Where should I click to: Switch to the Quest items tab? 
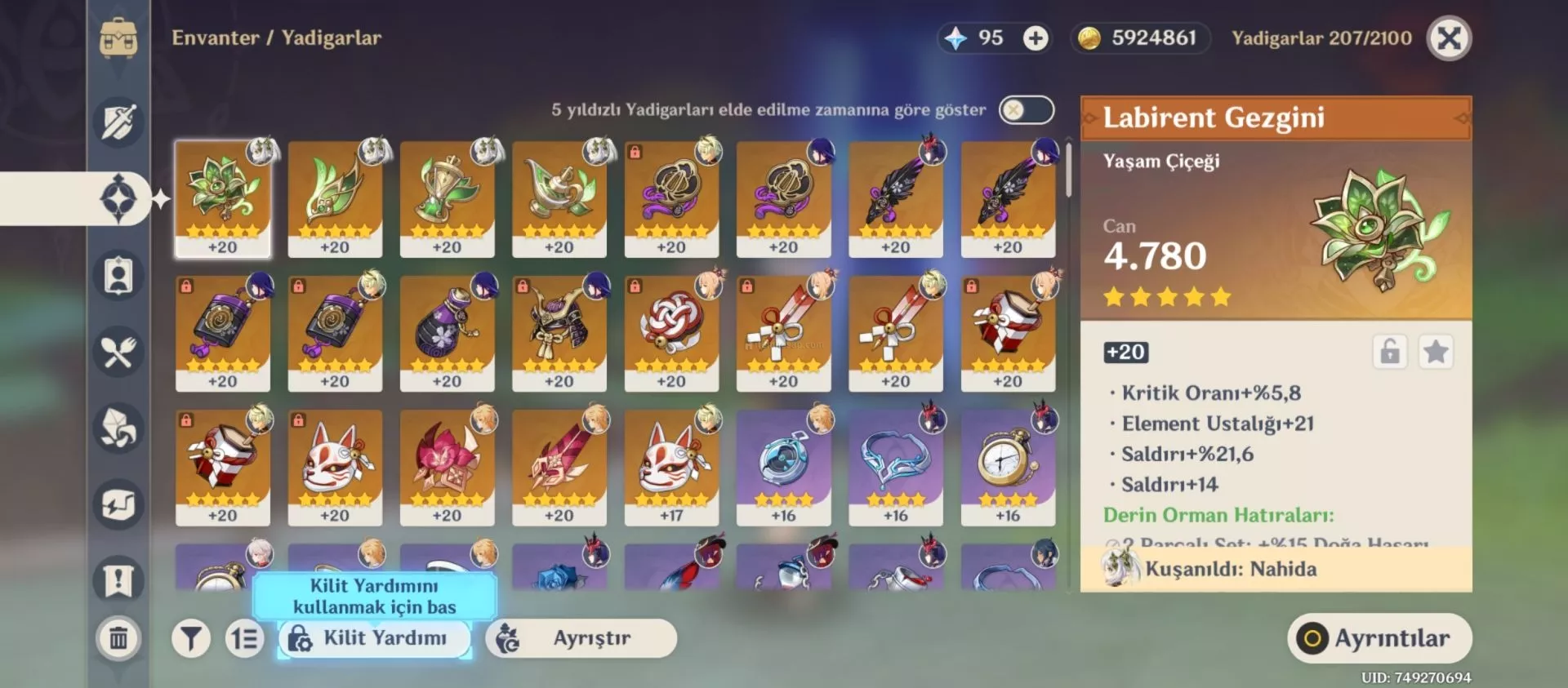click(x=118, y=580)
